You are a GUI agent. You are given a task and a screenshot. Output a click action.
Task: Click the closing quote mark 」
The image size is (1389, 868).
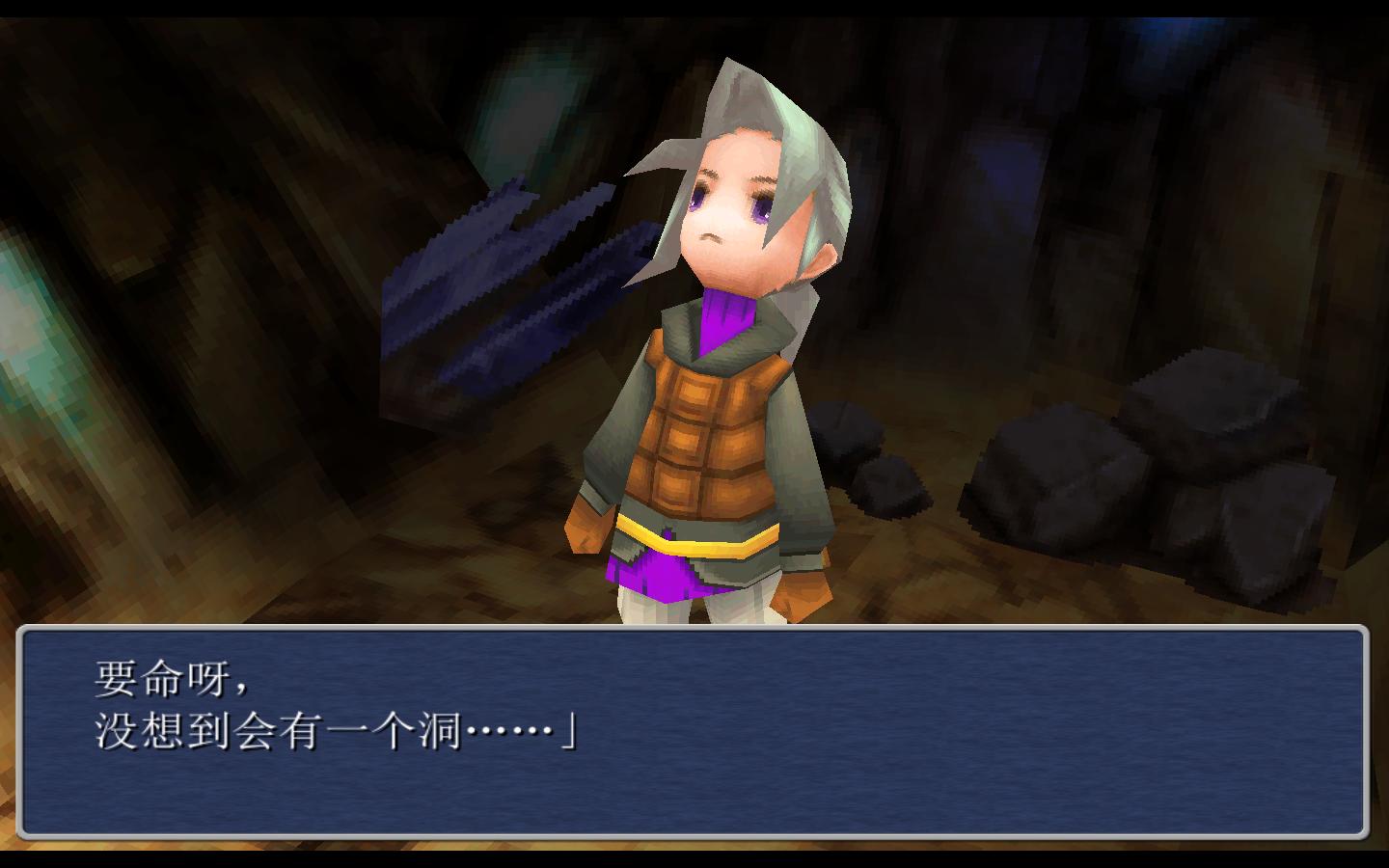tap(571, 735)
